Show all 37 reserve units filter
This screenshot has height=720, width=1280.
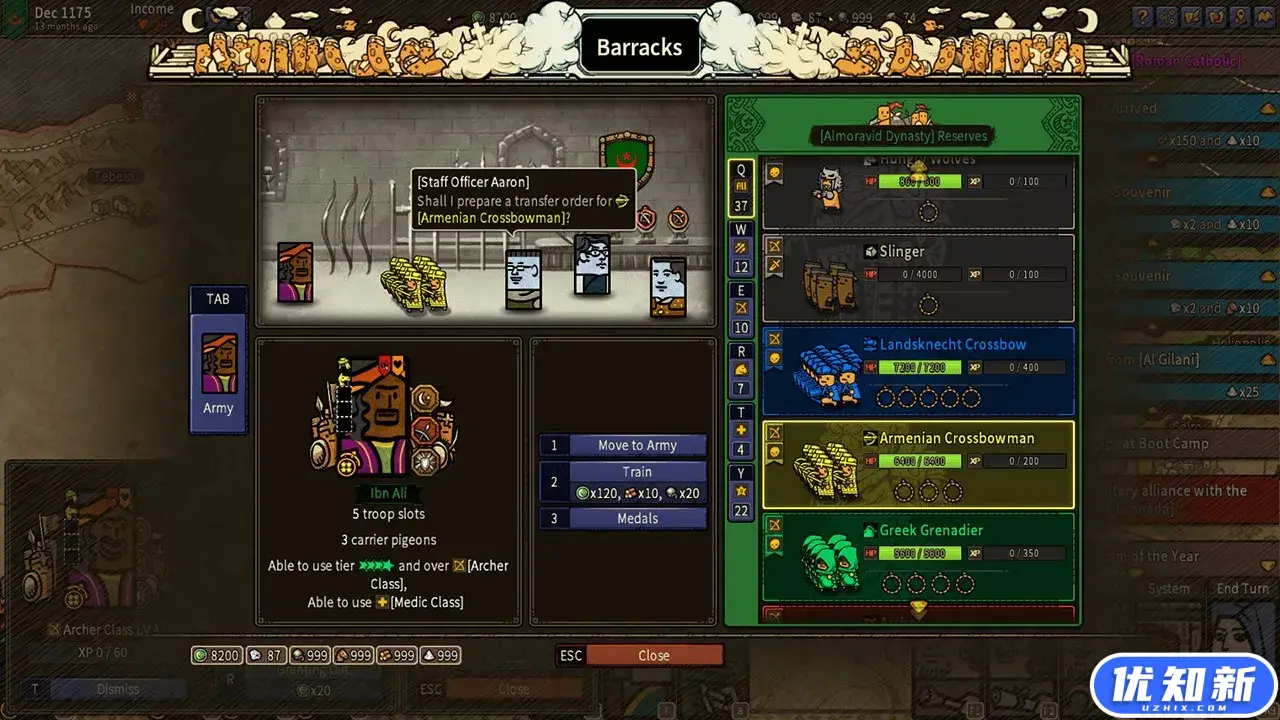(741, 188)
